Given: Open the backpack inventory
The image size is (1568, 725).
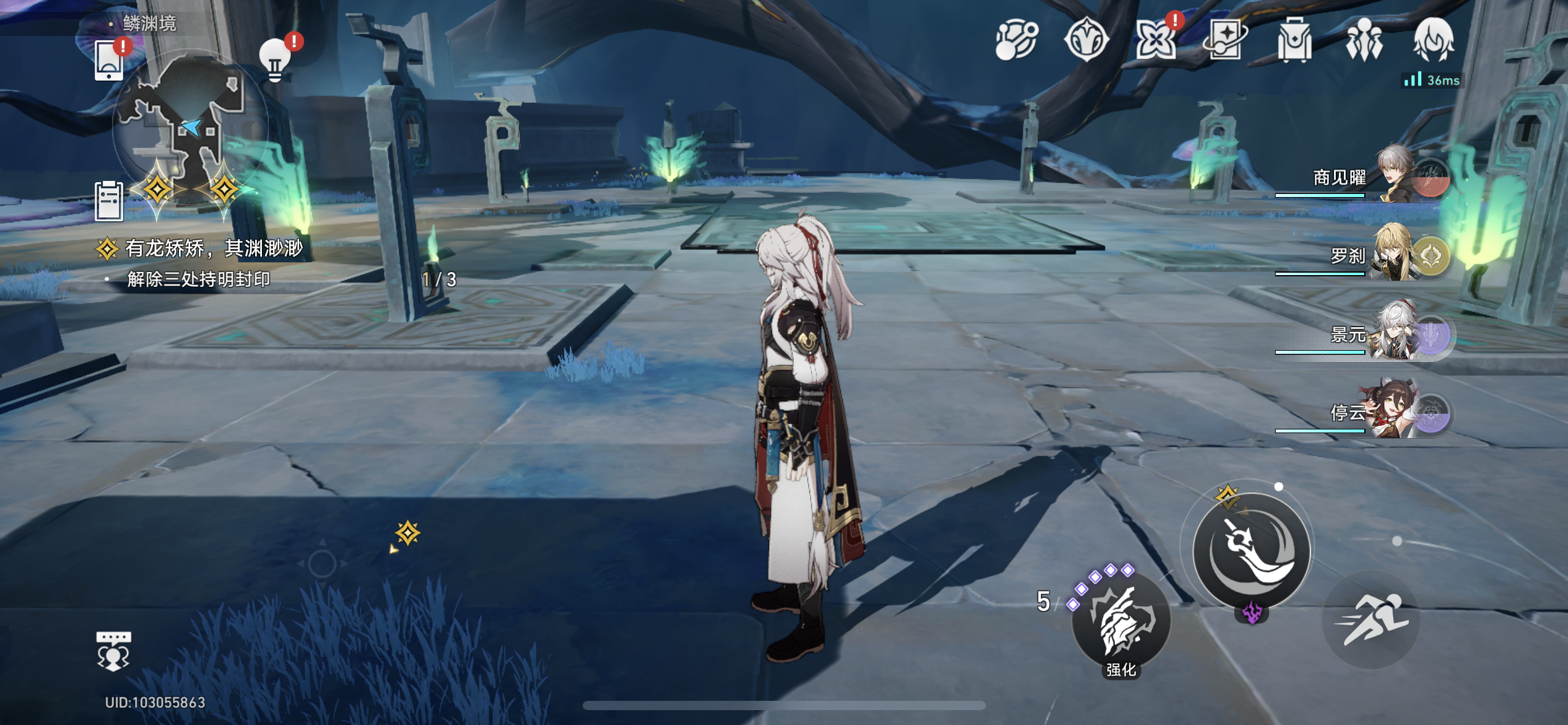Looking at the screenshot, I should [1294, 40].
